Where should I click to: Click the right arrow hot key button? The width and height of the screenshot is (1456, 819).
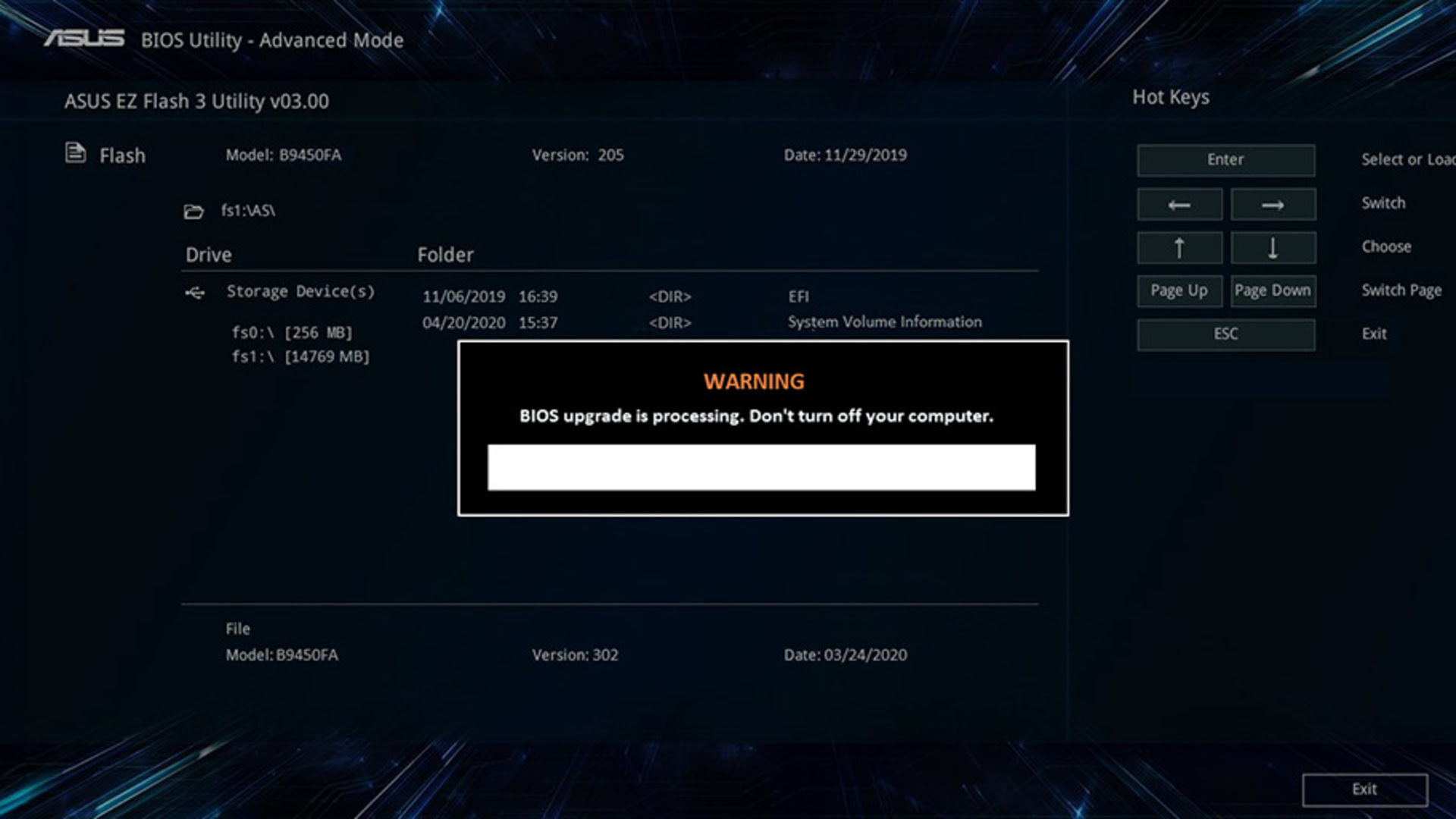1272,205
